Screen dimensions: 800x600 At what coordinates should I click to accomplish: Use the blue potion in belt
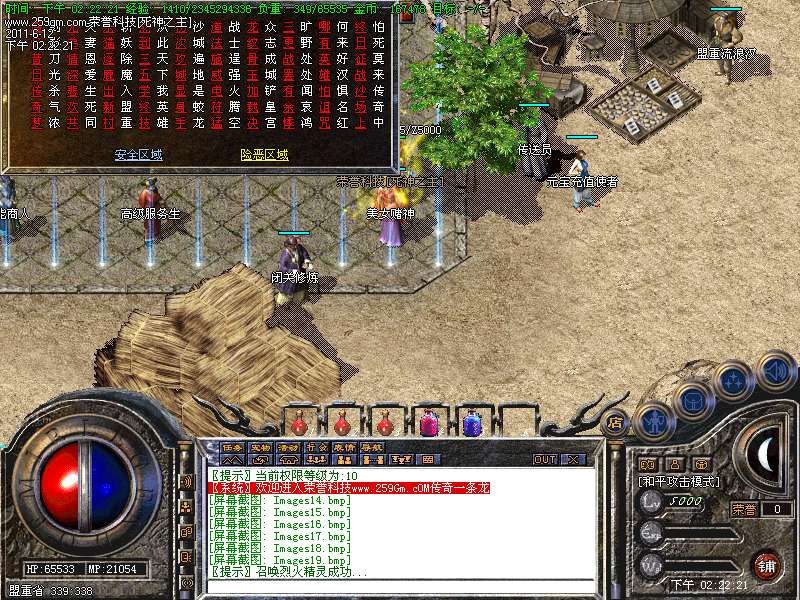click(x=470, y=423)
